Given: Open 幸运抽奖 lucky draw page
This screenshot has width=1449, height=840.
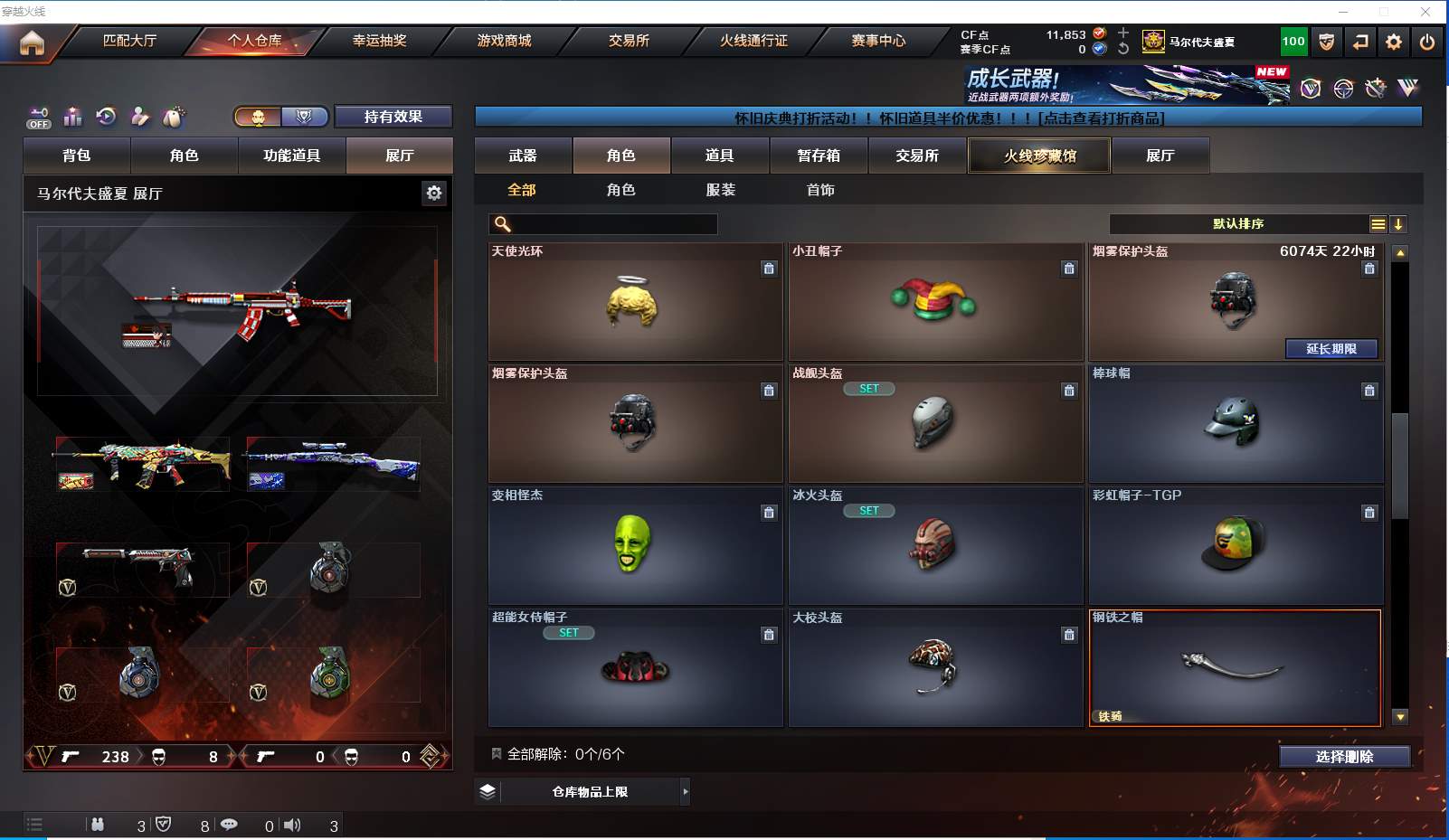Looking at the screenshot, I should [x=379, y=41].
